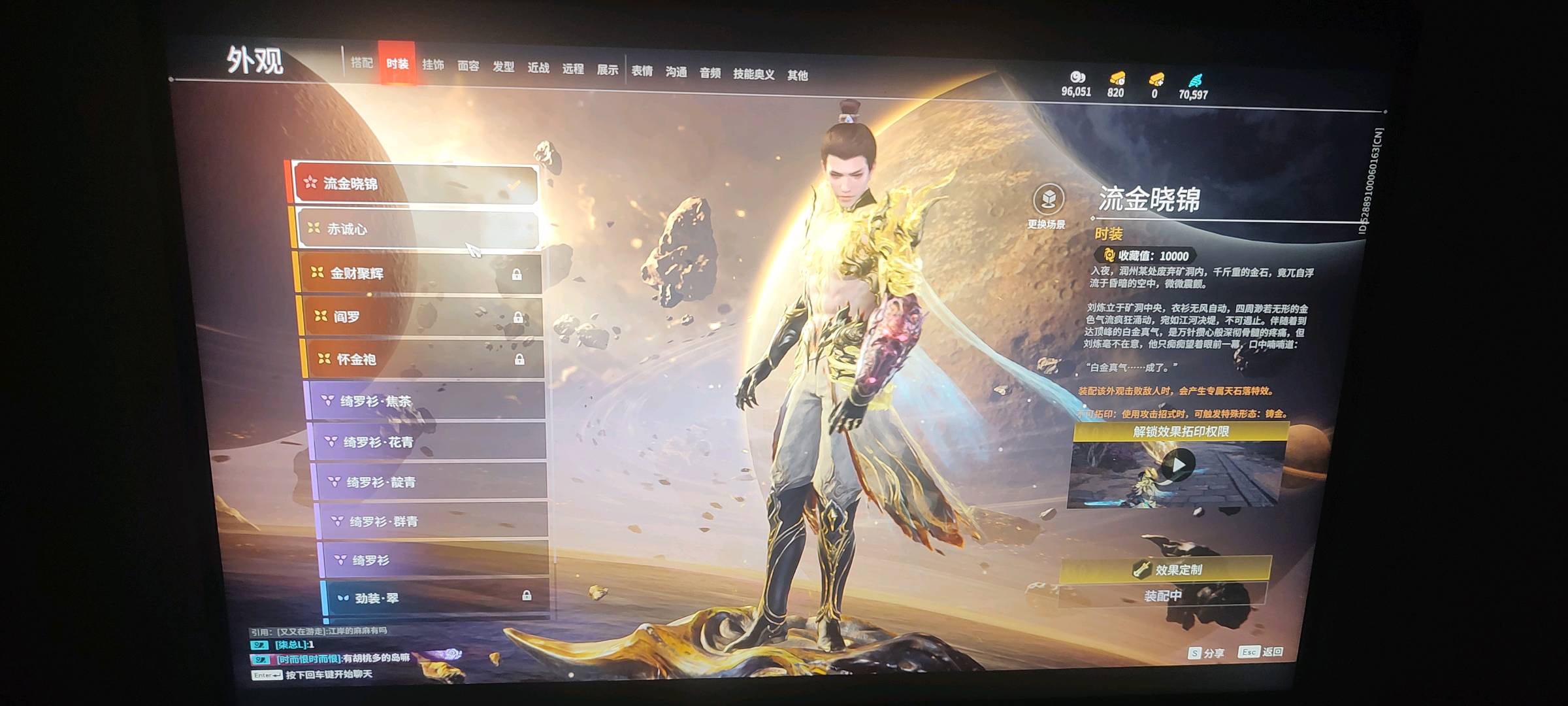Viewport: 1568px width, 706px height.
Task: Open the 挂饰 tab
Action: [433, 65]
